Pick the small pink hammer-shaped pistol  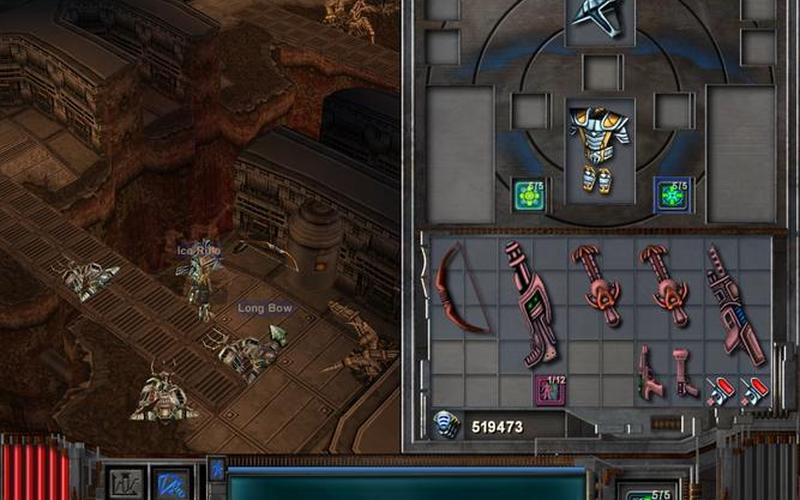click(682, 370)
